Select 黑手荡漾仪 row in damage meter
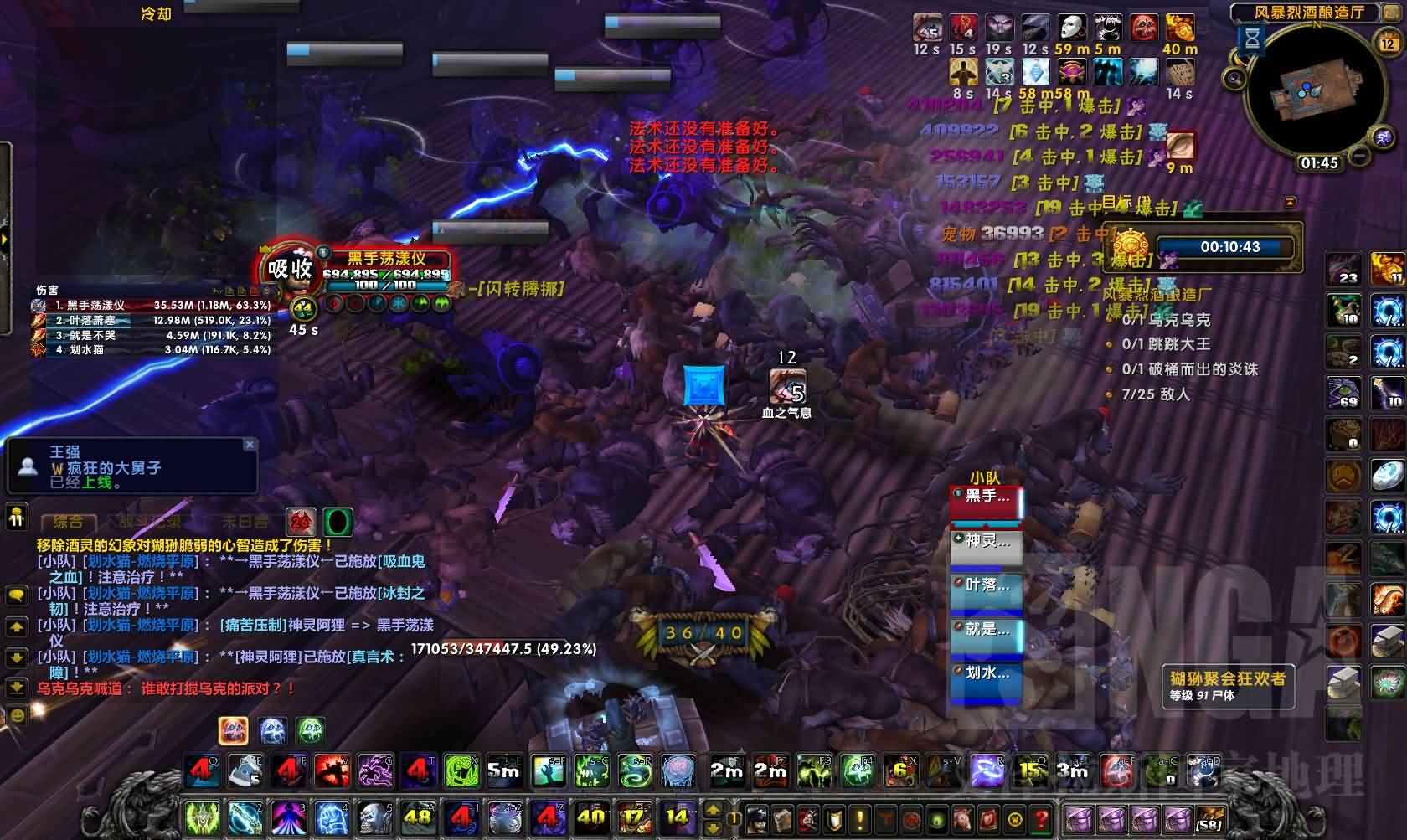The height and width of the screenshot is (840, 1407). [x=151, y=306]
